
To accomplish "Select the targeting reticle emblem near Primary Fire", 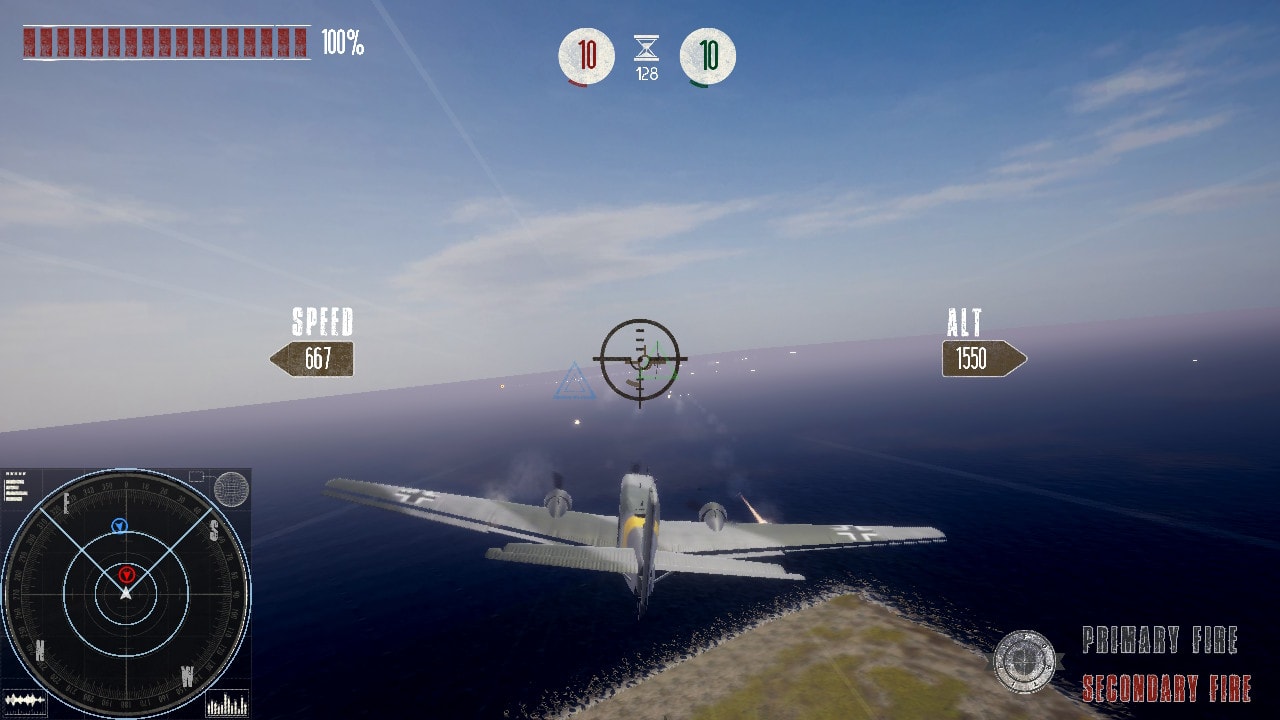I will pyautogui.click(x=1026, y=659).
